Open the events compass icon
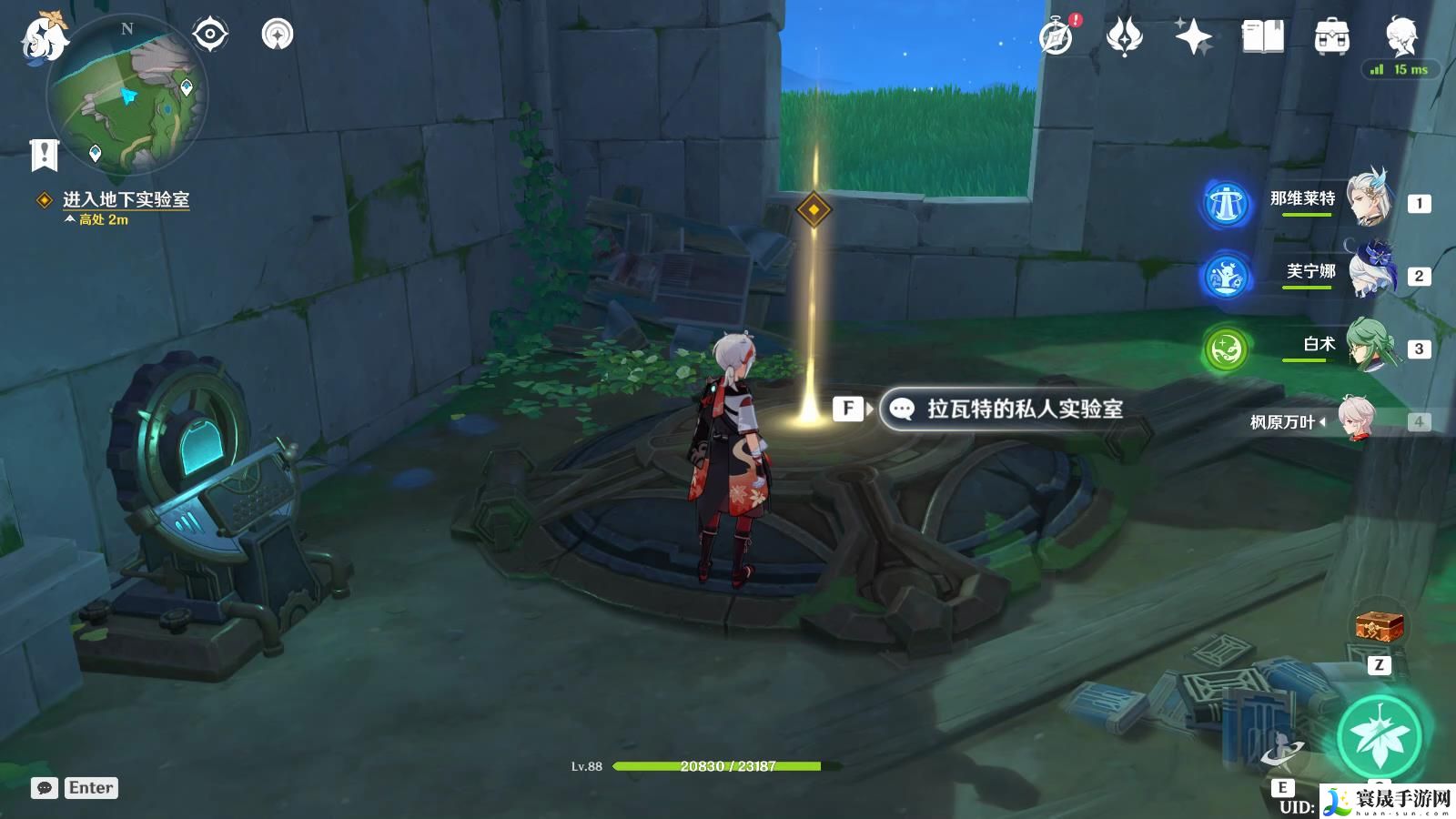This screenshot has height=819, width=1456. click(1057, 37)
